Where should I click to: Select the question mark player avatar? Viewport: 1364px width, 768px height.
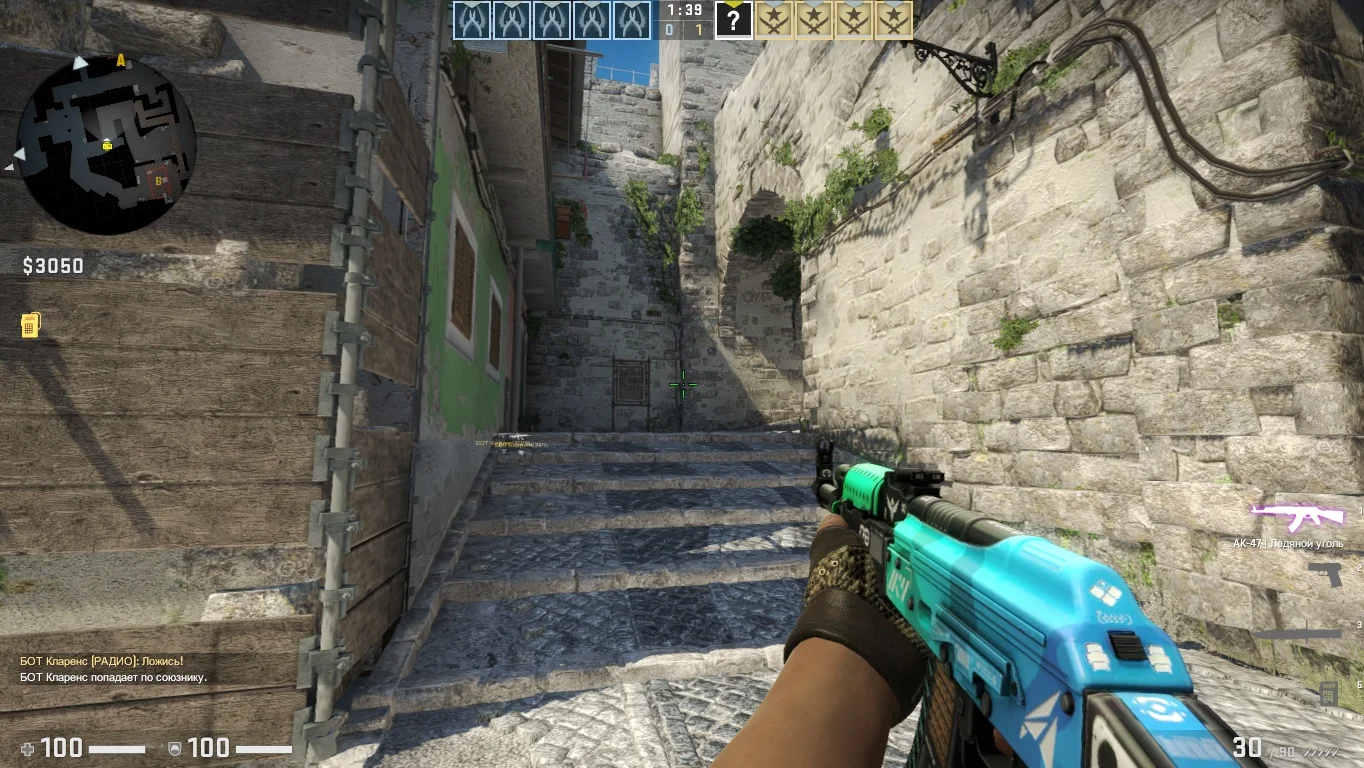[x=733, y=20]
